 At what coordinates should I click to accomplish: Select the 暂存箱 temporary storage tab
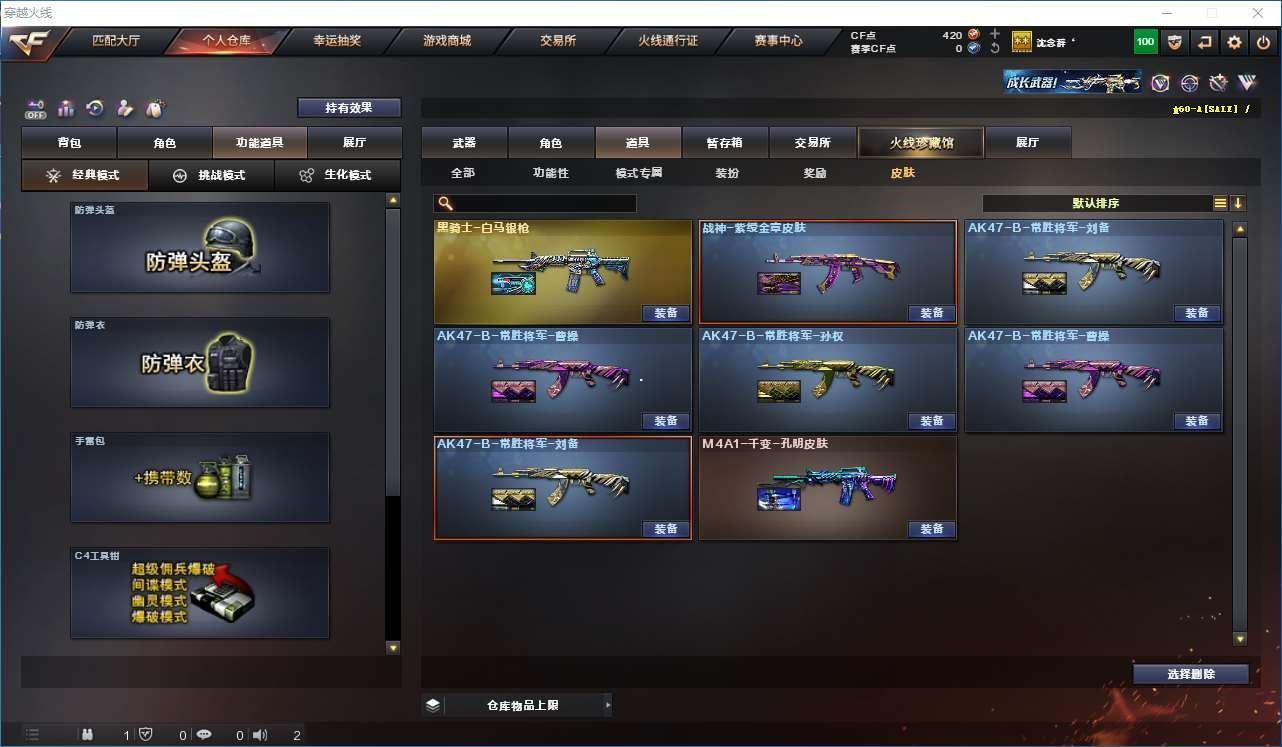724,143
